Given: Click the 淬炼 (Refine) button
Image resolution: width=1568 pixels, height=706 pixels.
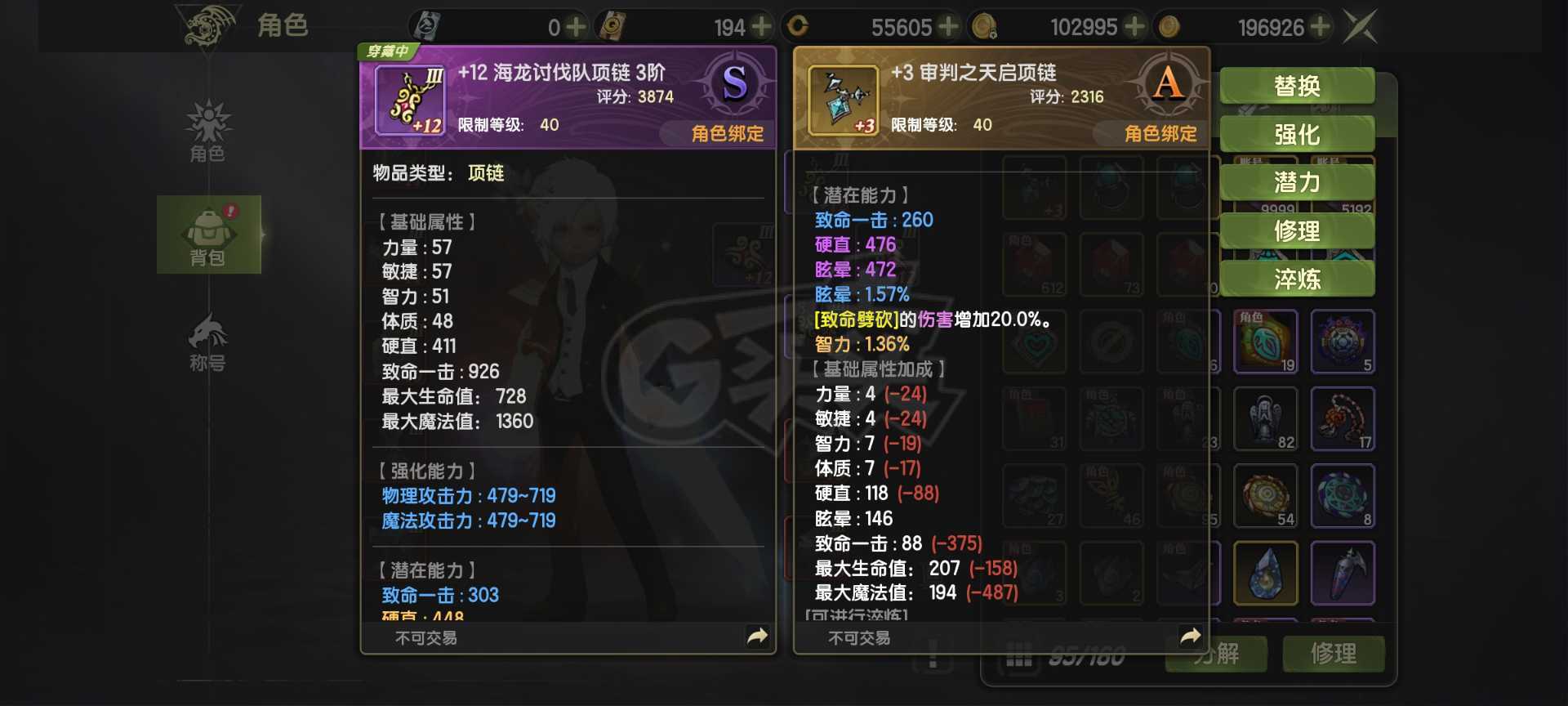Looking at the screenshot, I should pos(1297,279).
